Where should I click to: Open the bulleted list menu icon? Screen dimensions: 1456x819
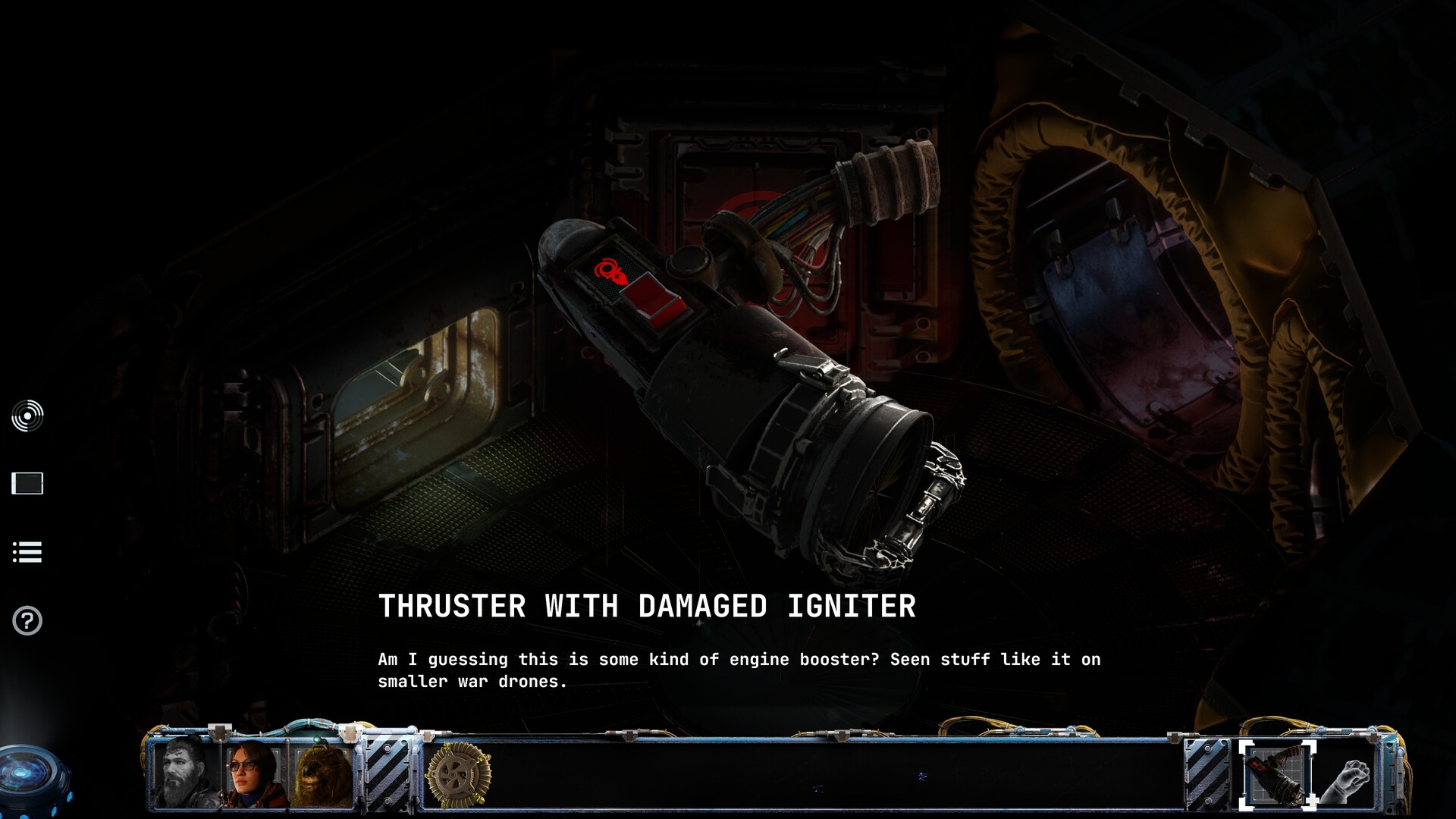27,552
